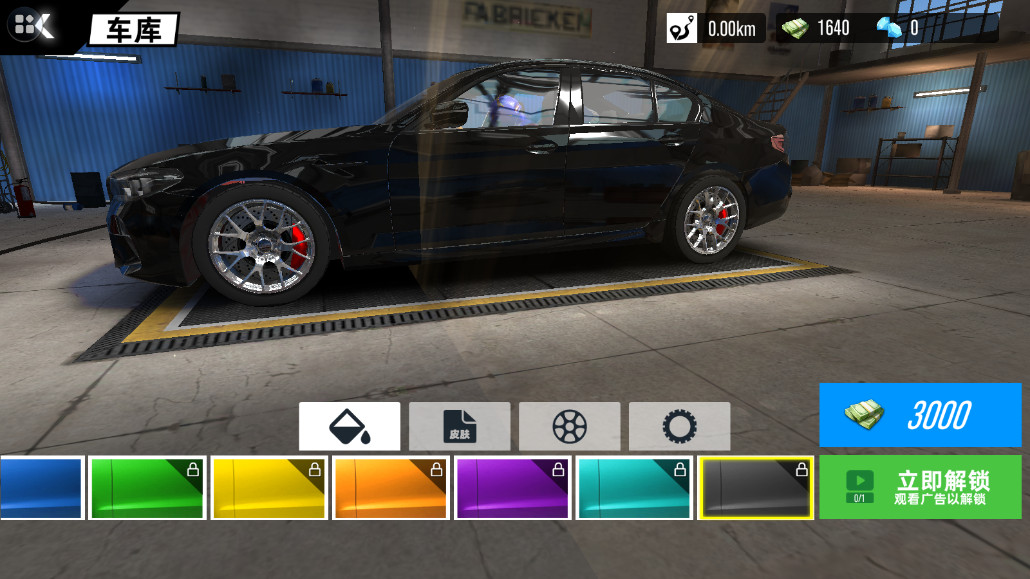The image size is (1030, 579).
Task: Watch an ad to unlock instantly
Action: (x=920, y=487)
